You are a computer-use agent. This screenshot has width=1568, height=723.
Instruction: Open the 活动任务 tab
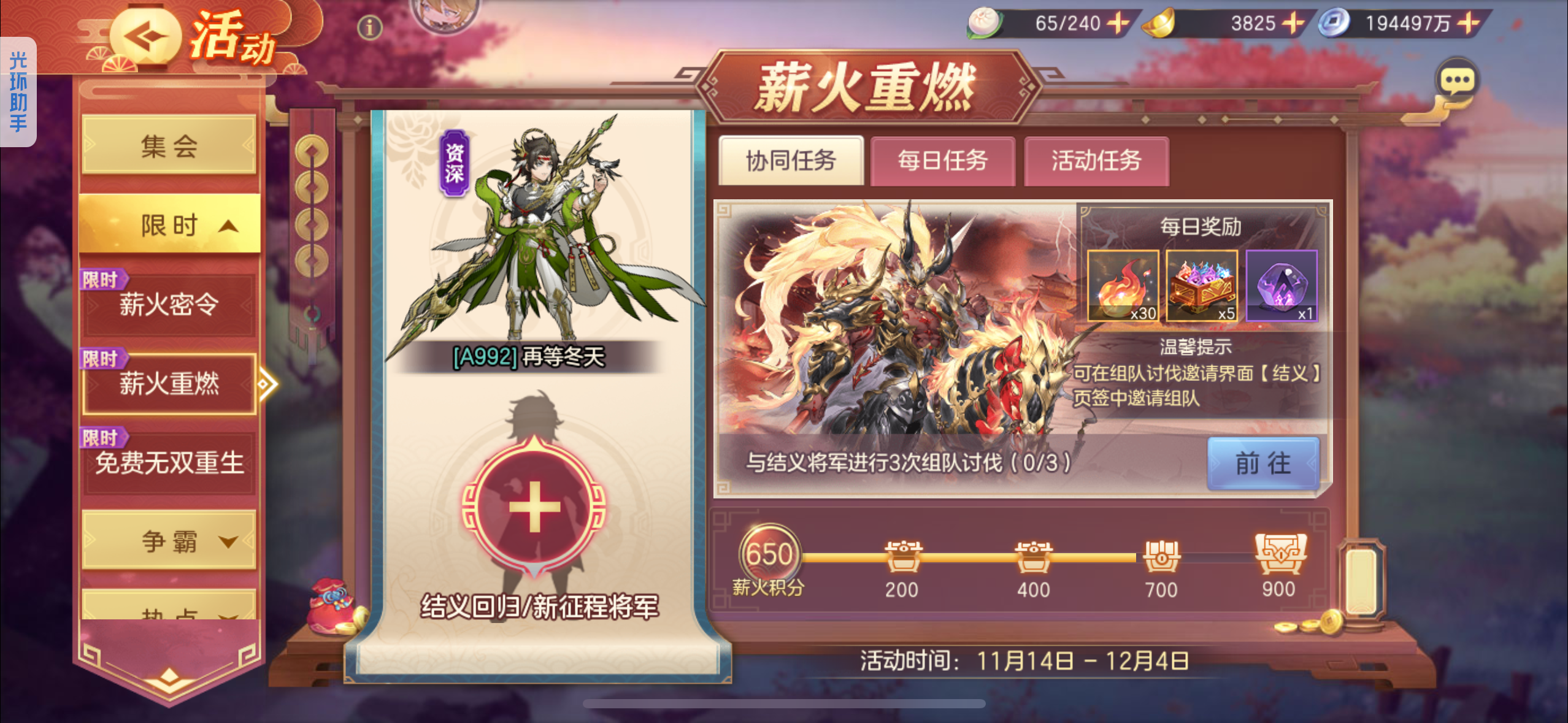[x=1095, y=161]
